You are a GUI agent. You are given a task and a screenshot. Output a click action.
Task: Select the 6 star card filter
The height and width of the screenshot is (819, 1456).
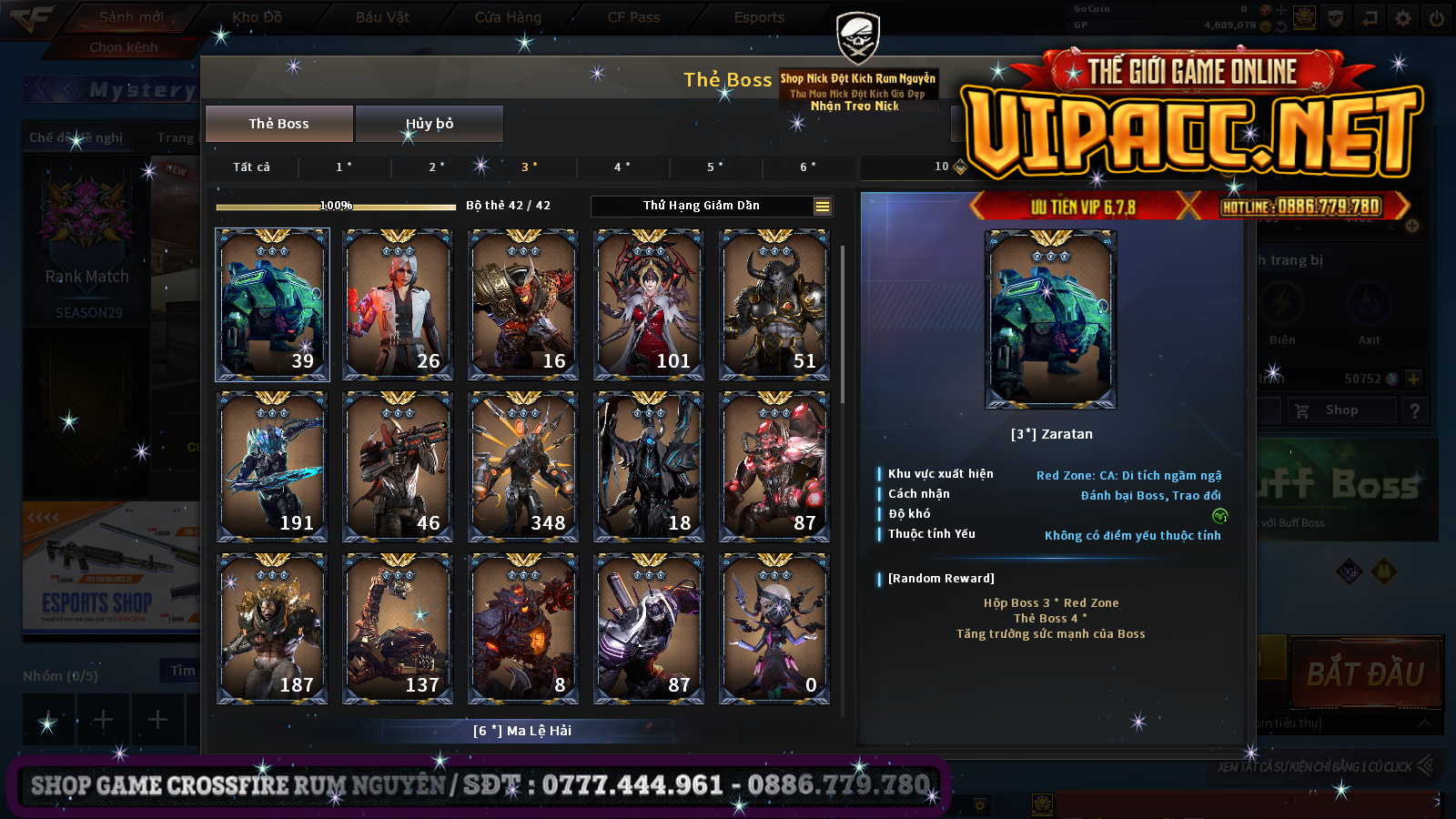click(x=808, y=167)
